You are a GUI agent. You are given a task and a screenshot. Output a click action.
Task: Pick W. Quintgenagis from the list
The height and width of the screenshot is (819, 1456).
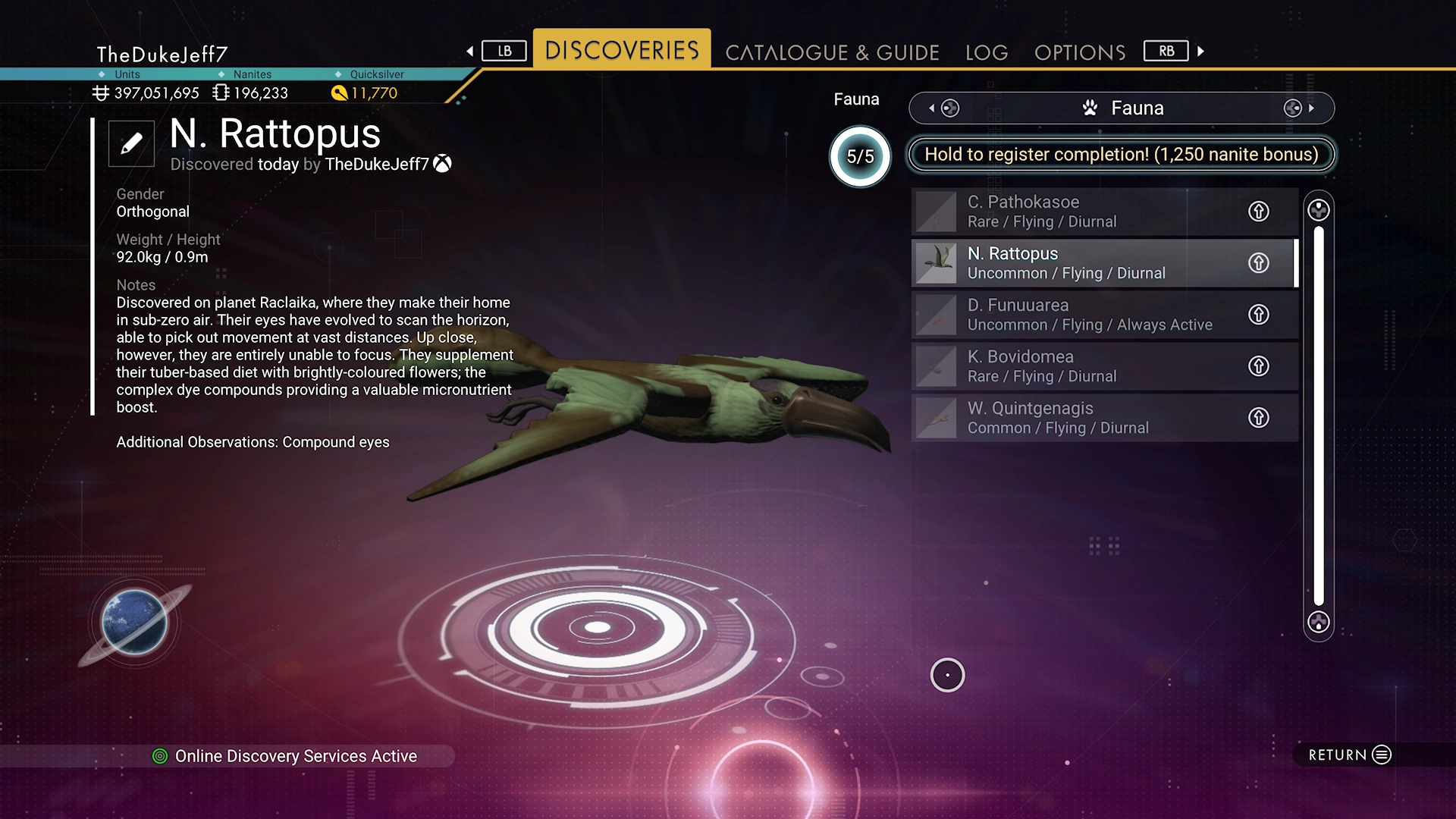click(x=1077, y=418)
